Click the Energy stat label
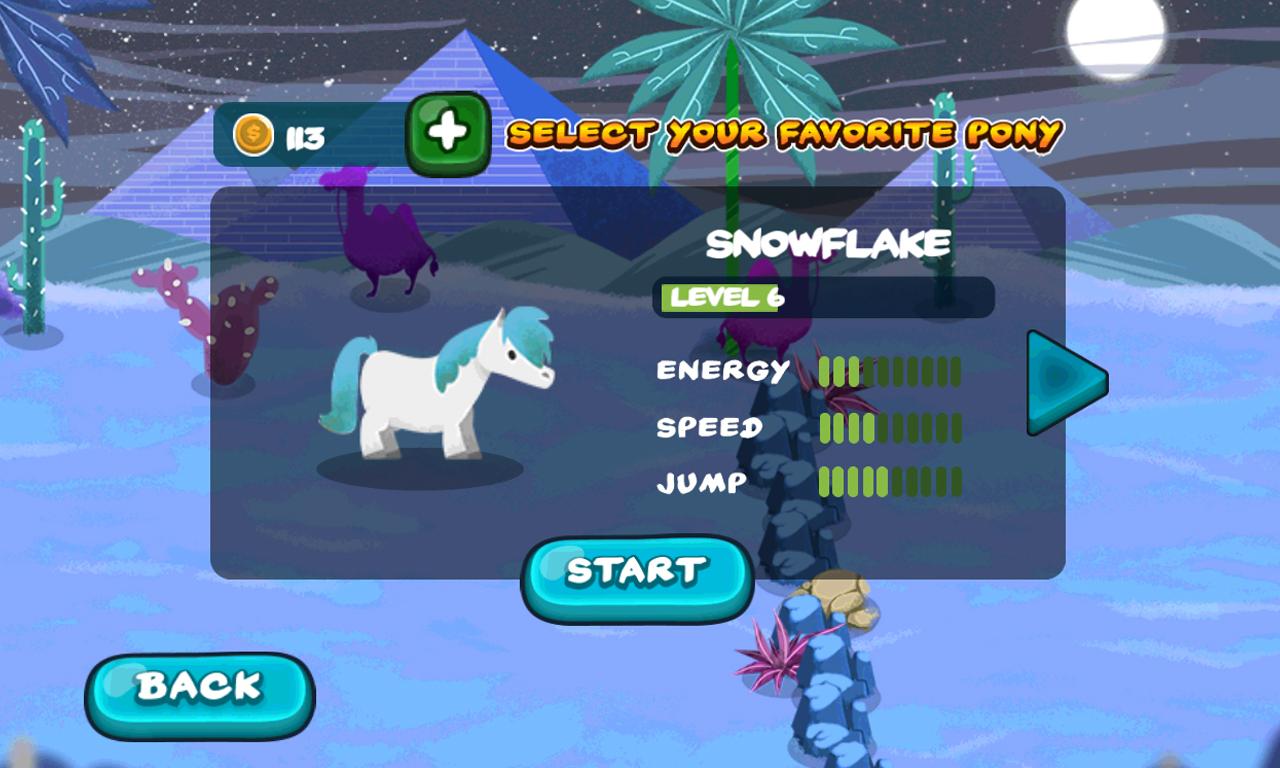Image resolution: width=1280 pixels, height=768 pixels. click(x=720, y=371)
